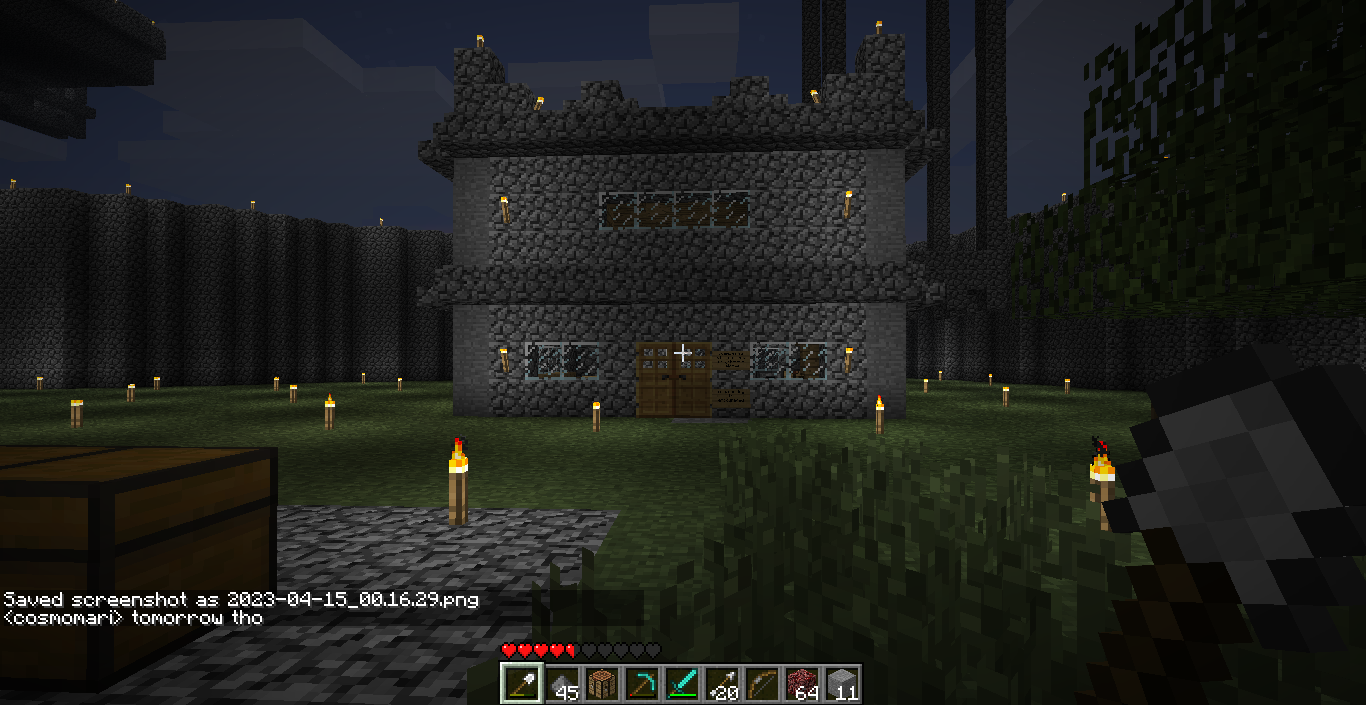Screen dimensions: 1366x705
Task: Select the stack of 20 arrows
Action: pos(721,684)
